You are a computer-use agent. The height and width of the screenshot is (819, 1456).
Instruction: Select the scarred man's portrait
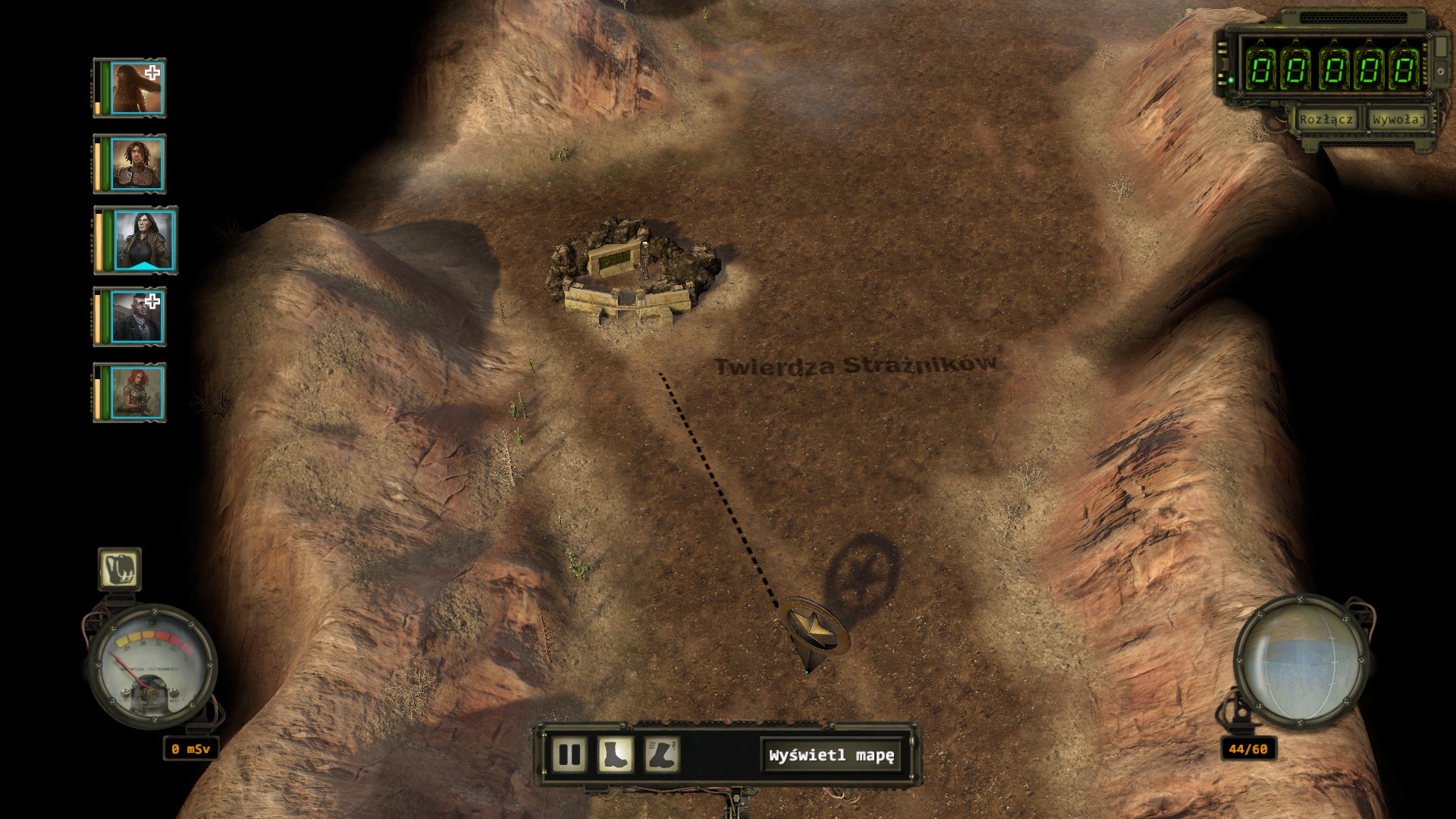click(136, 317)
